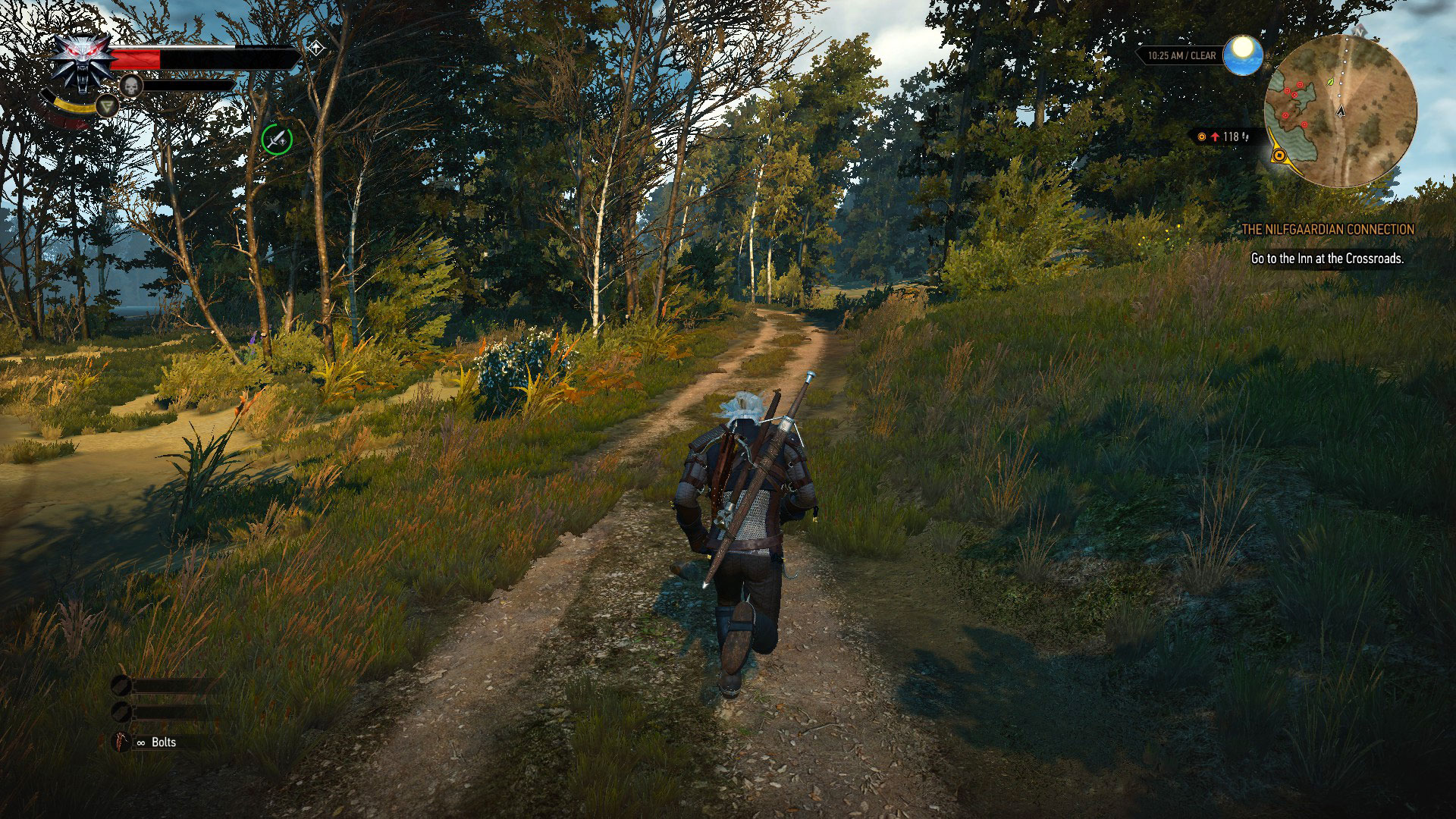
Task: Select the crossbow Bolts slot icon
Action: [122, 742]
